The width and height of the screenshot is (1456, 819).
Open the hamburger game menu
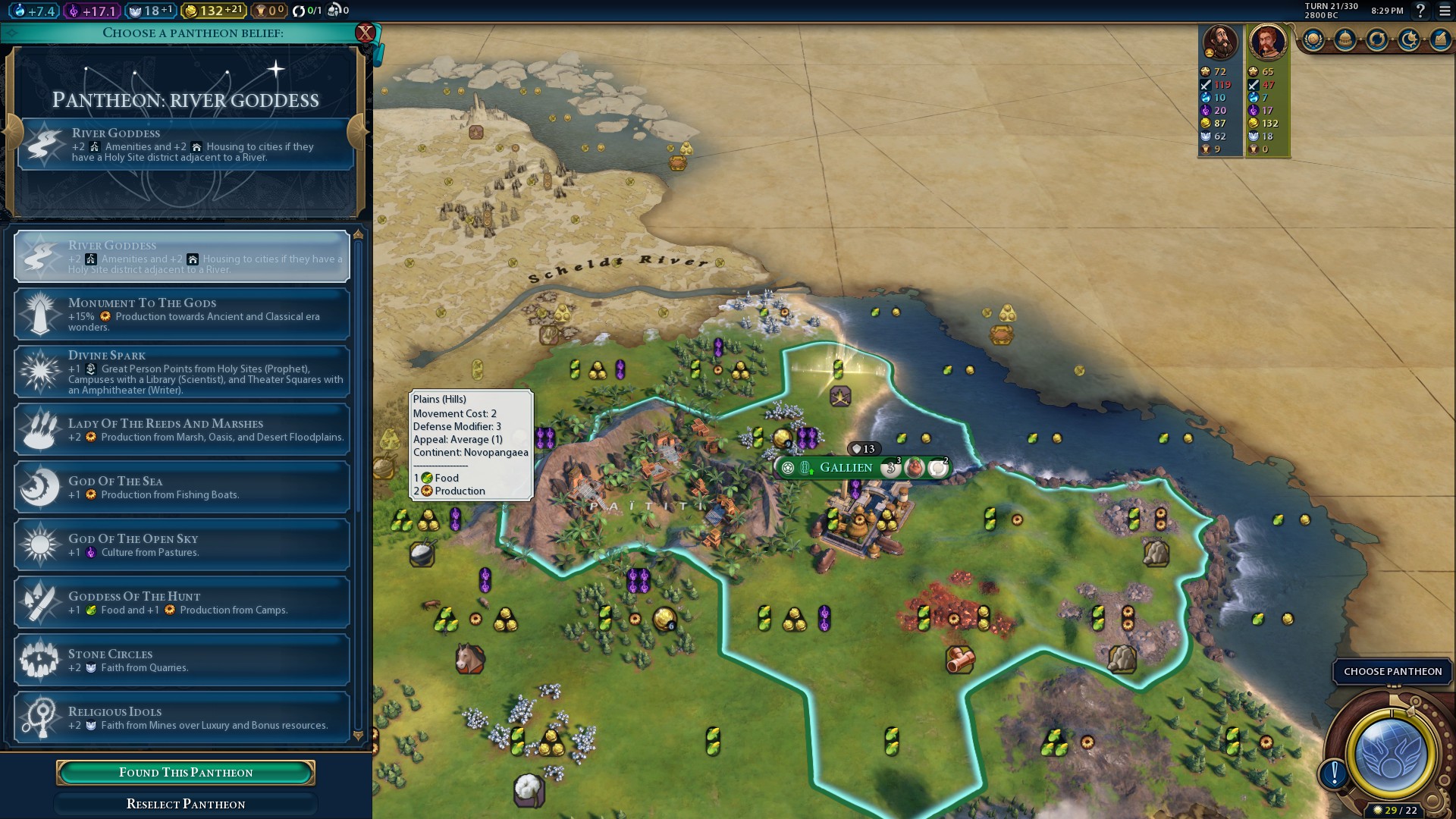(1445, 11)
